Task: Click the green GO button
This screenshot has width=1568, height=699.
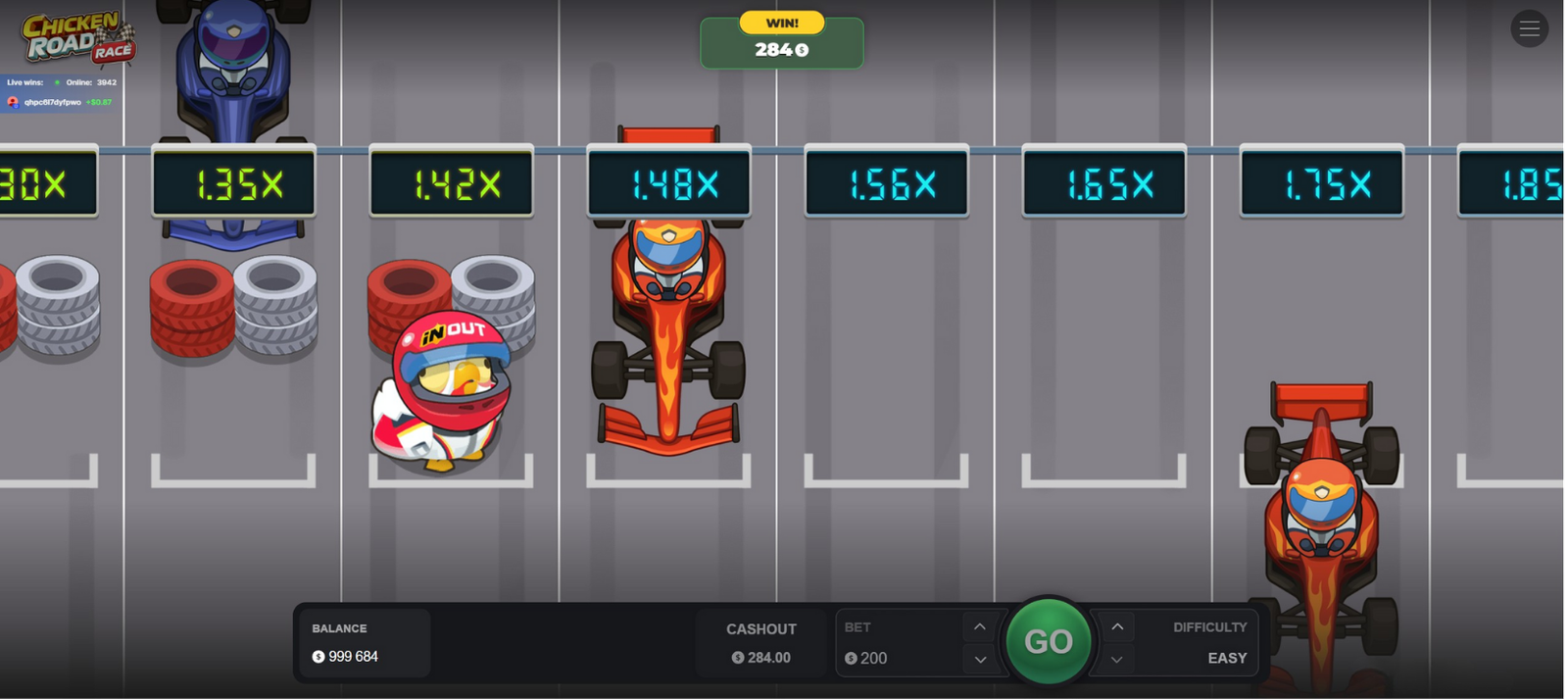Action: pos(1048,641)
